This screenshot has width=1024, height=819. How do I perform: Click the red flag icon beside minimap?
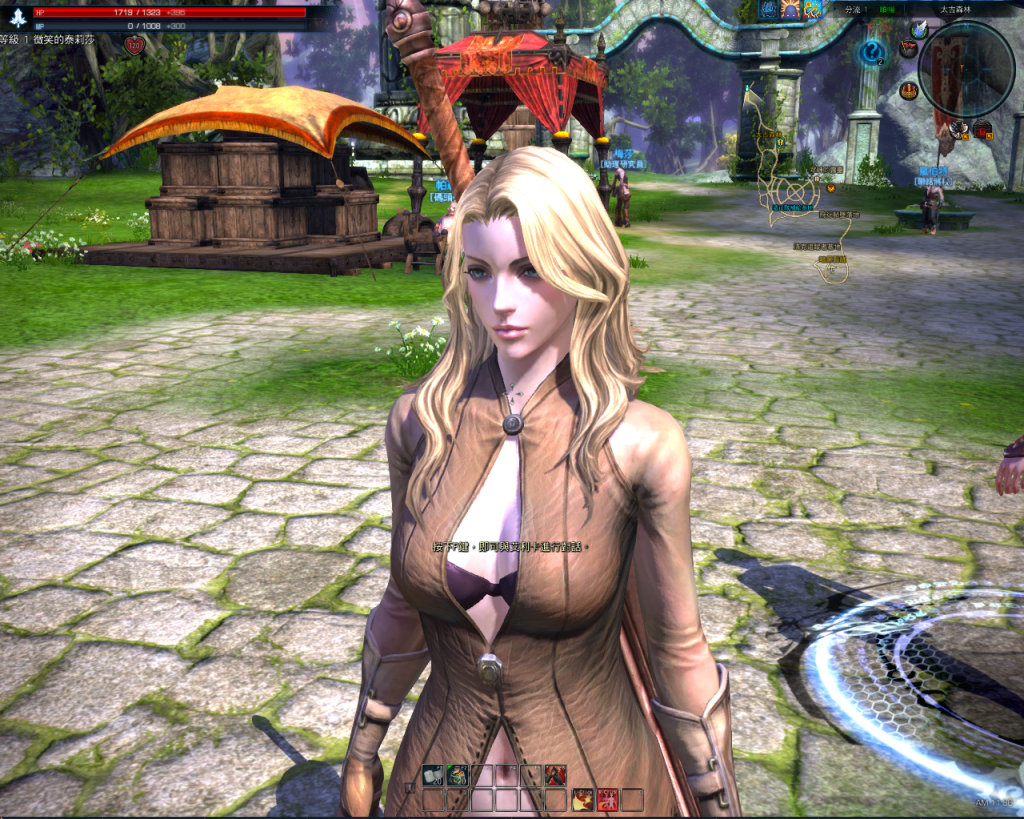[x=908, y=48]
